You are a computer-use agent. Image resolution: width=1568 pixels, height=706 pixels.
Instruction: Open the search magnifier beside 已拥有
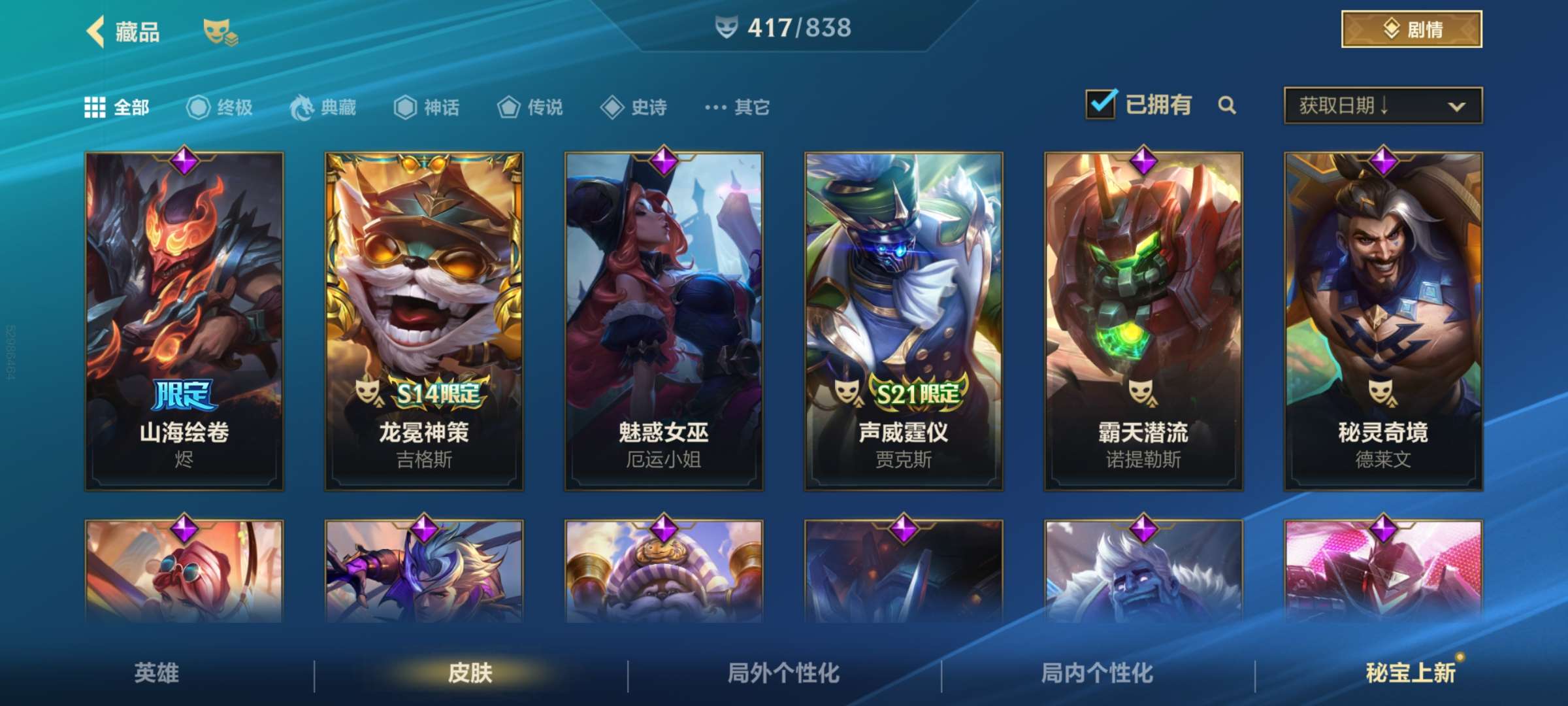pos(1228,105)
